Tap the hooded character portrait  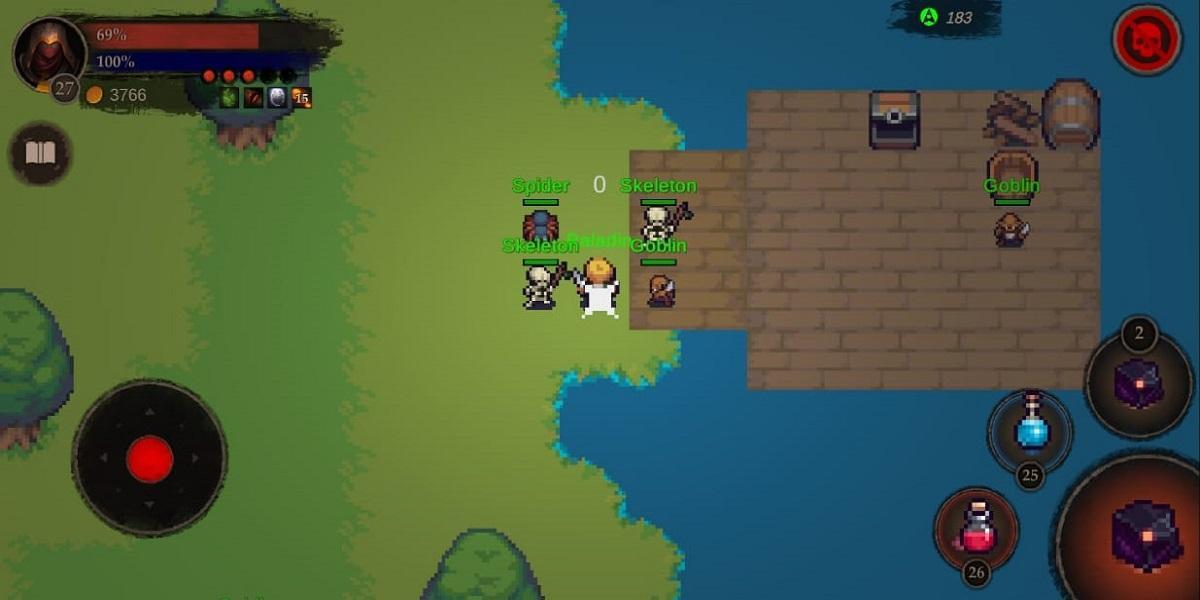tap(49, 53)
